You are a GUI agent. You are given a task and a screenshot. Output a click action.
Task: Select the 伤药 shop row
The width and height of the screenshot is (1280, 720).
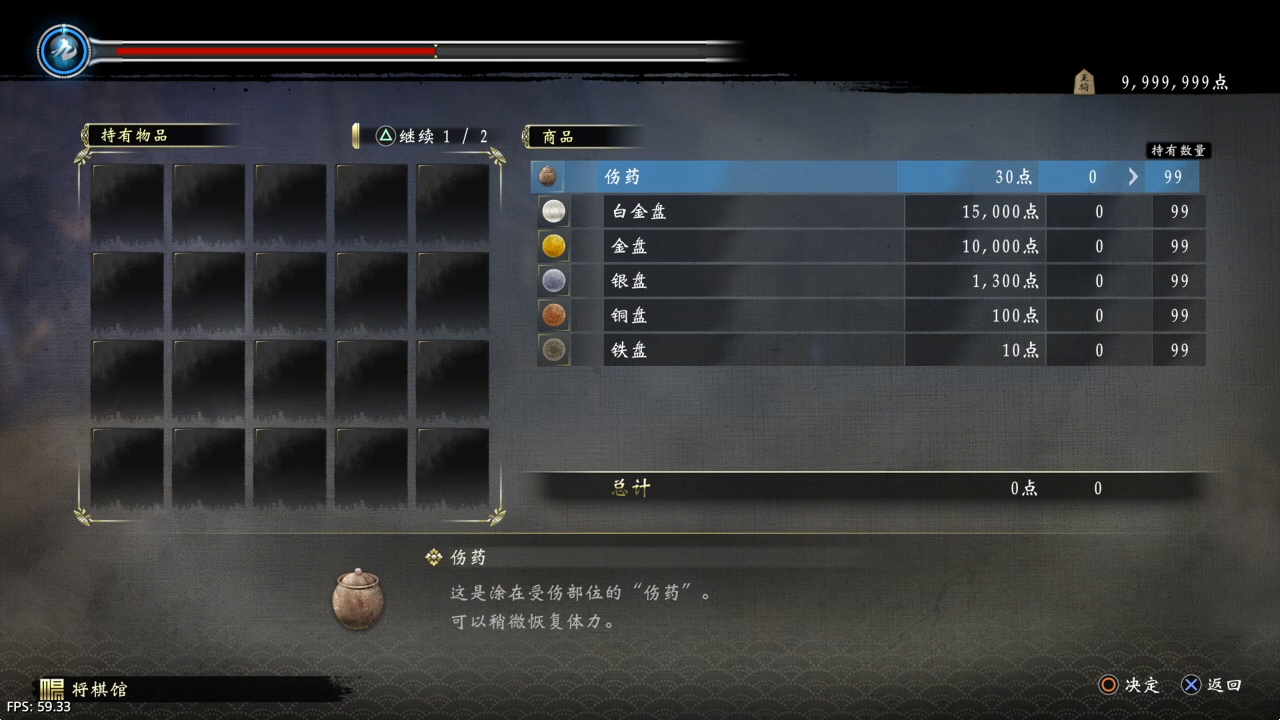point(750,177)
